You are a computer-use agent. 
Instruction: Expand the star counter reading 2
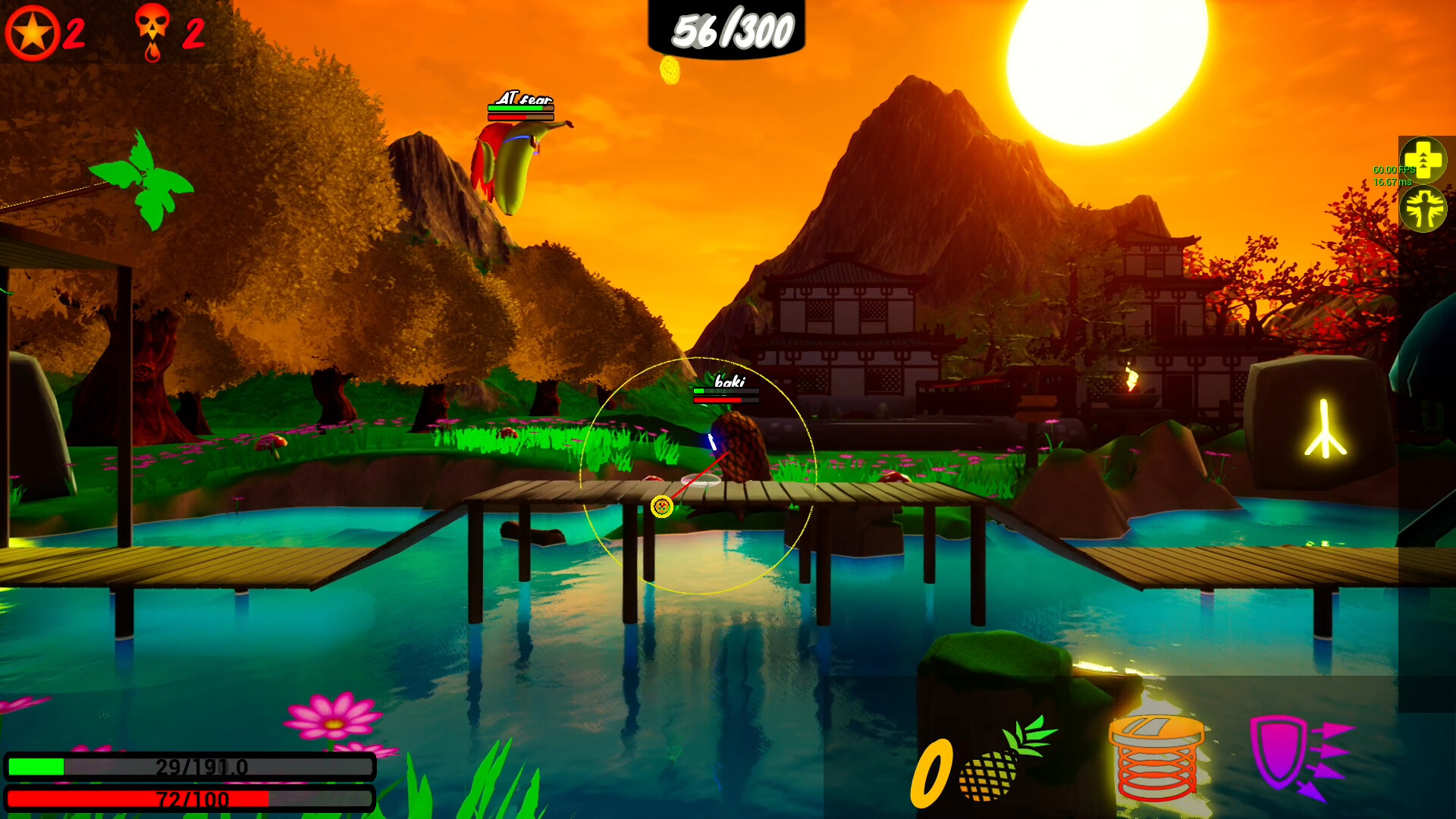[x=73, y=30]
